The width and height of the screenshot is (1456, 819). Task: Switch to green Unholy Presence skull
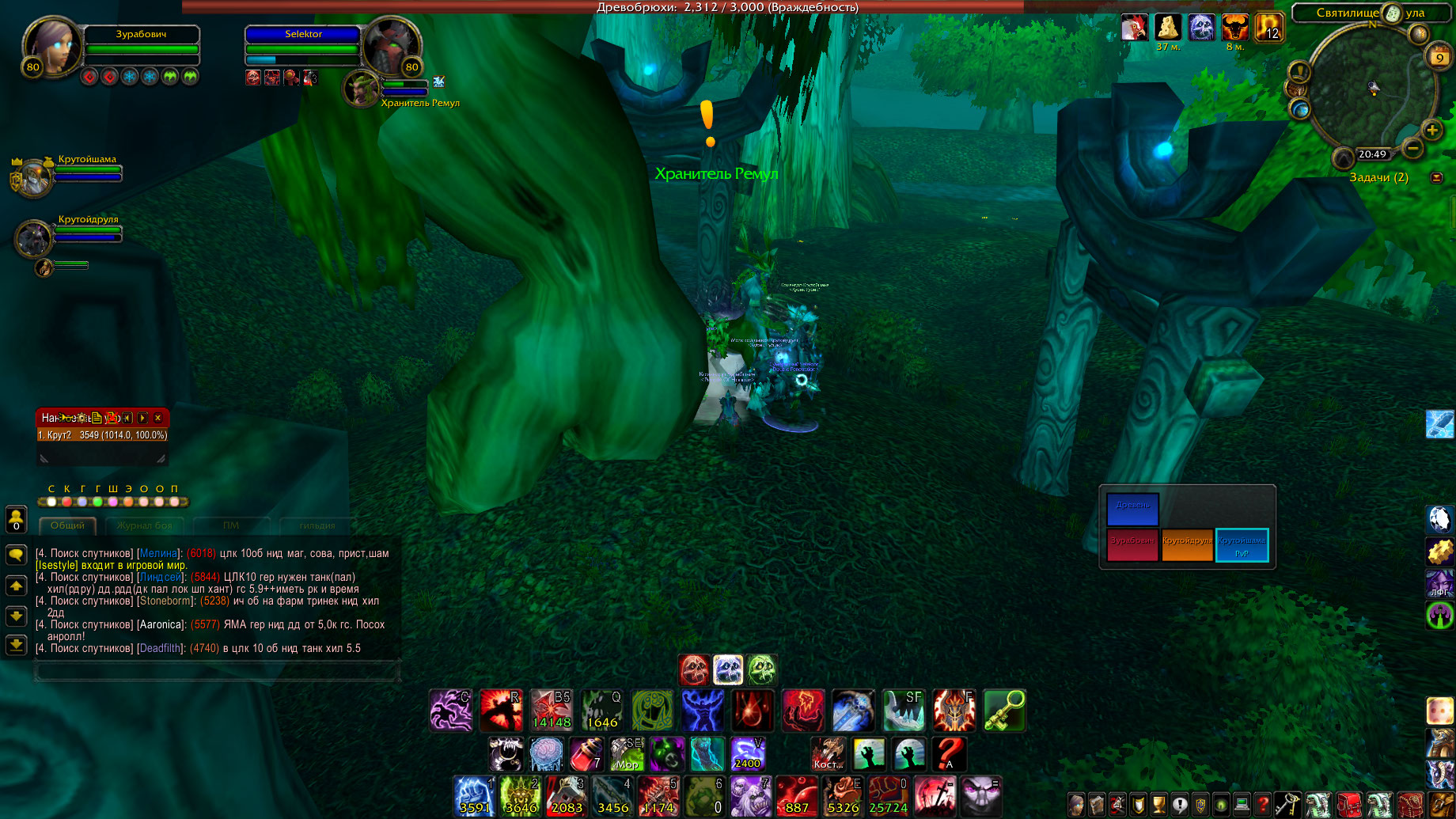(x=762, y=670)
